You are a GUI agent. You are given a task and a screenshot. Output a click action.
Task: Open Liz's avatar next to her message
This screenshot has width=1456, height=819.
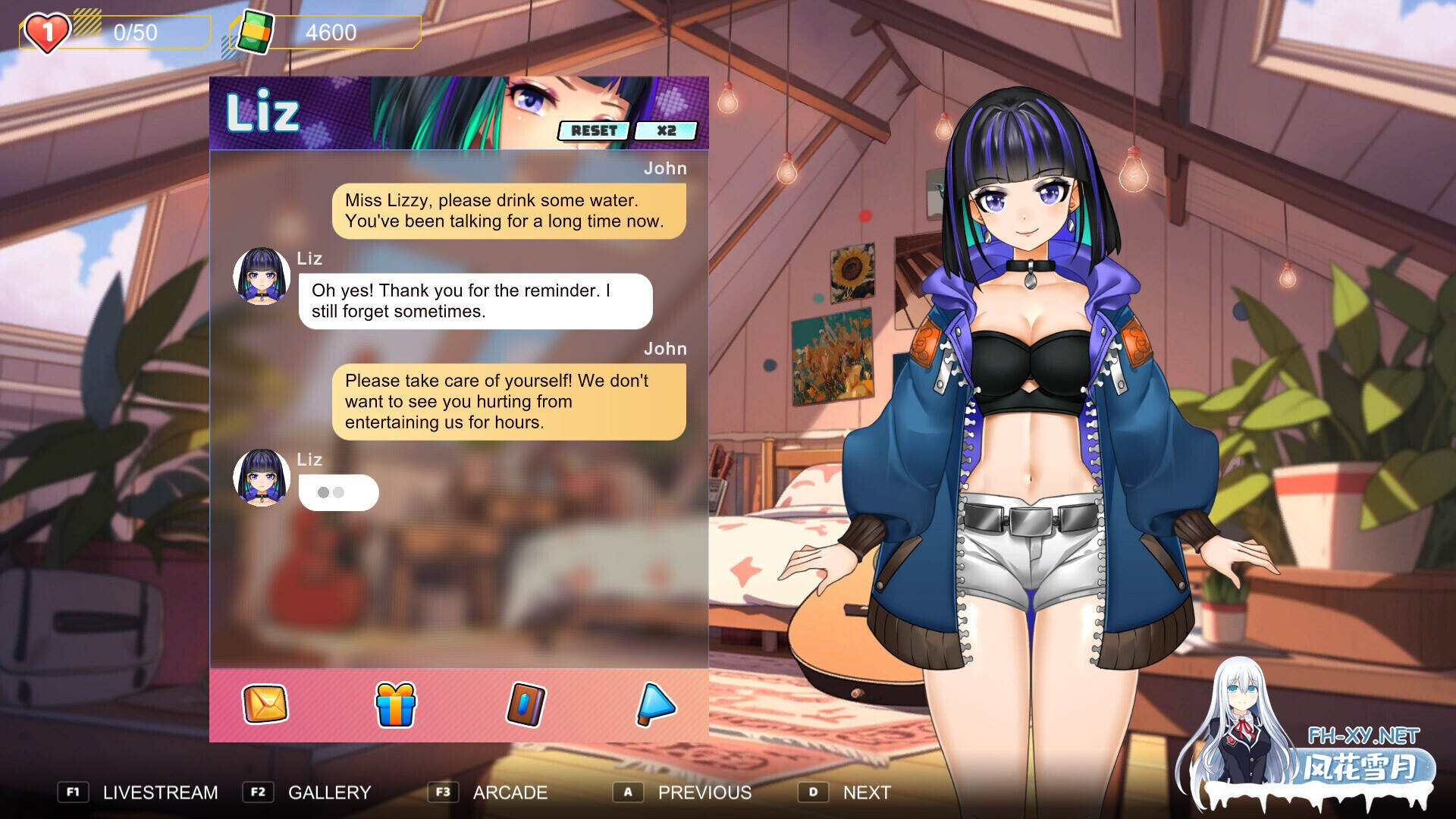tap(261, 277)
